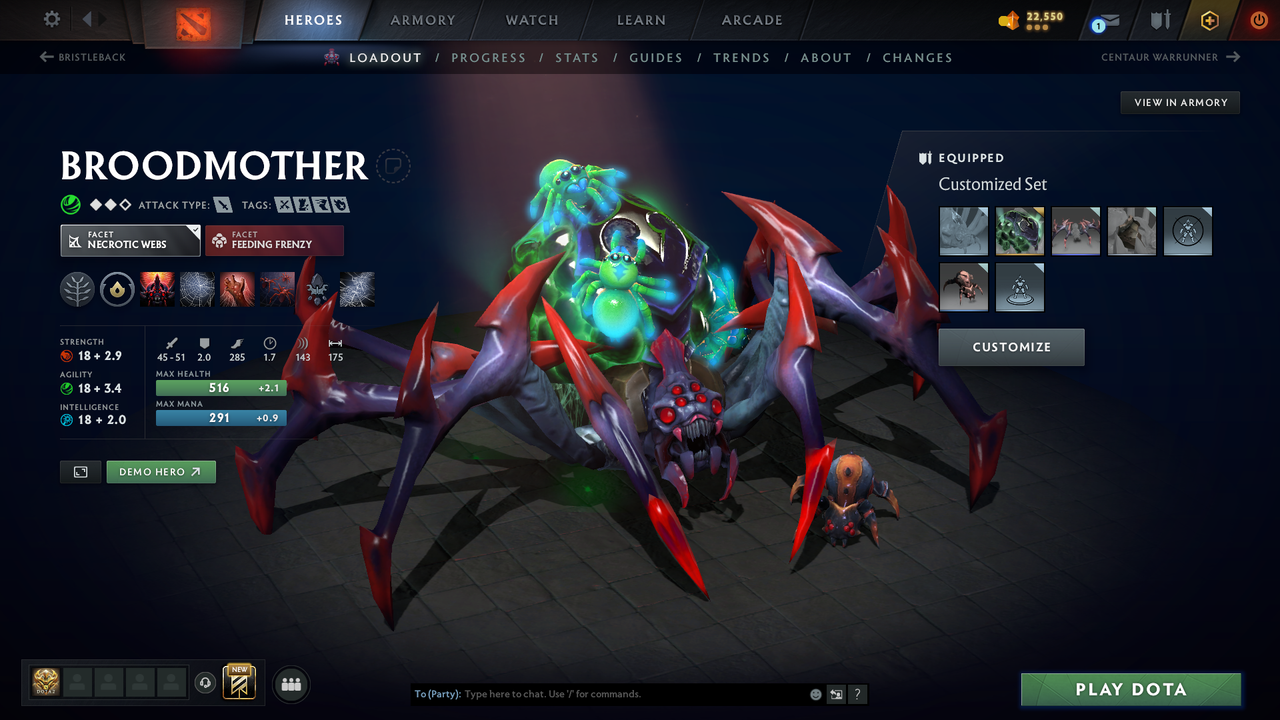The height and width of the screenshot is (720, 1280).
Task: Open the Spawn Spiderlings ability icon
Action: point(275,289)
